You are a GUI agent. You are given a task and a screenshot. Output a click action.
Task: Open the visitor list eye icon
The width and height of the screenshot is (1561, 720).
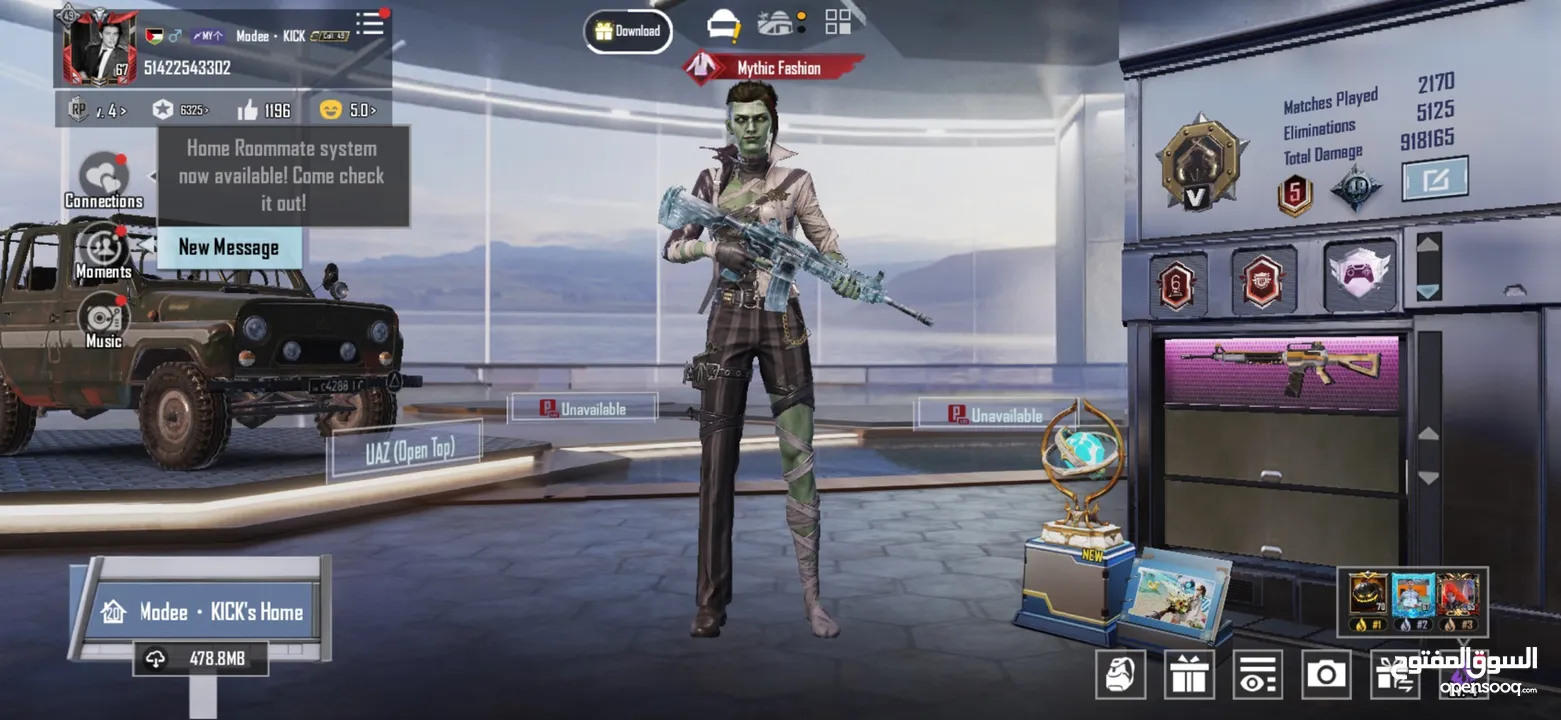tap(1257, 674)
